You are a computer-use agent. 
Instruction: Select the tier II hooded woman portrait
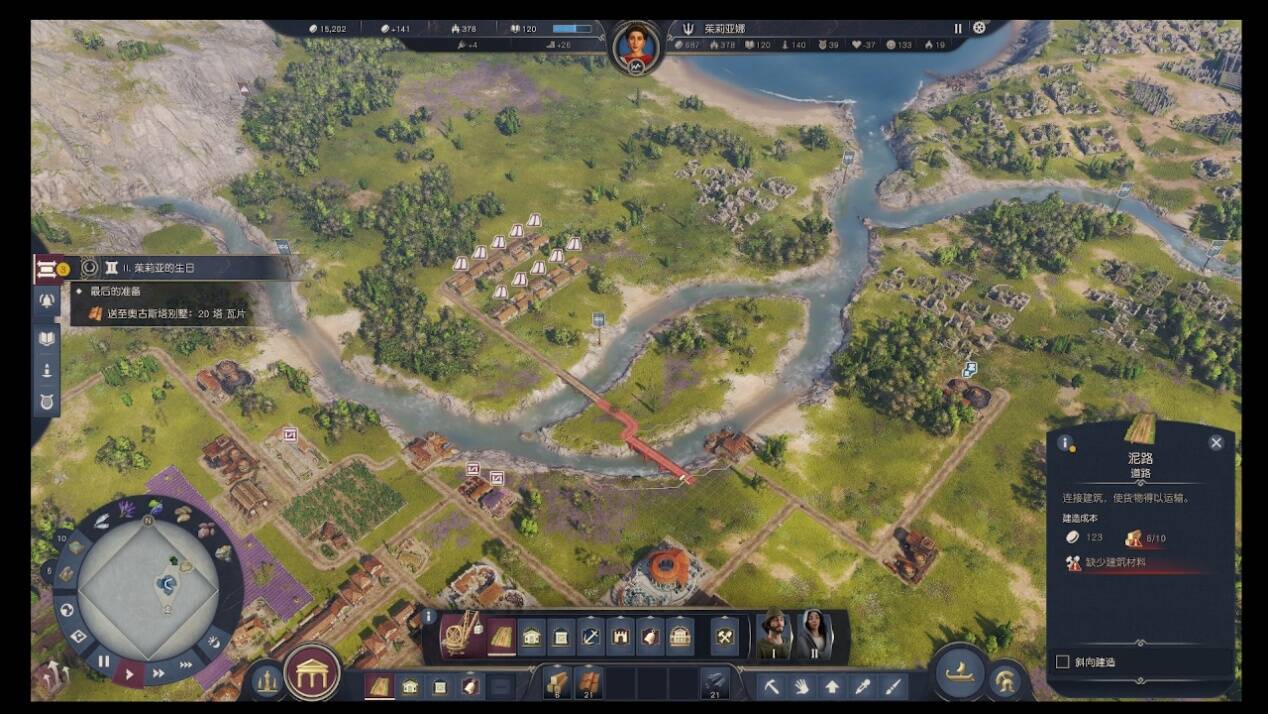pos(812,633)
